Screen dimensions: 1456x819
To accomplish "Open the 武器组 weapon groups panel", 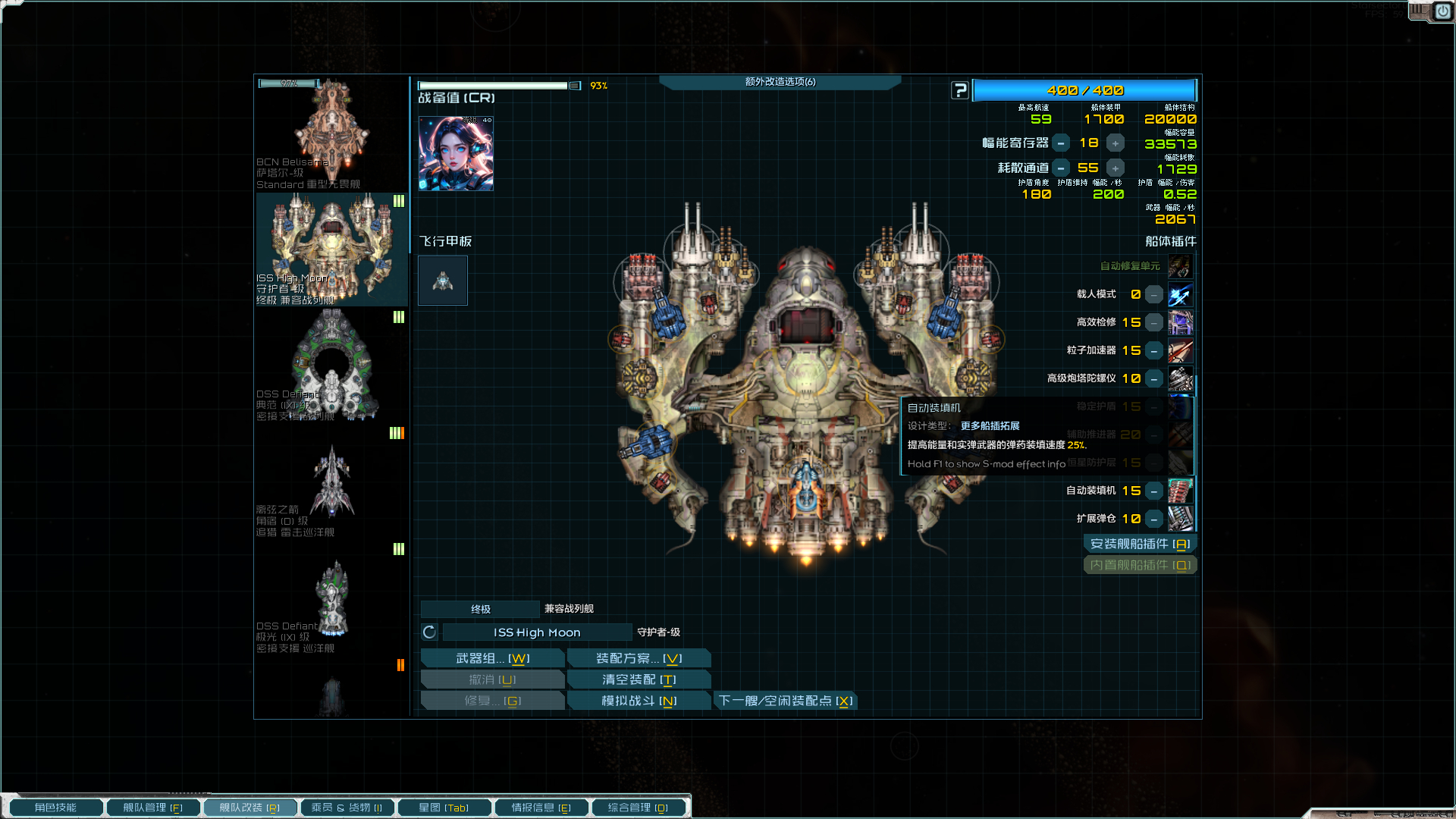I will 492,658.
